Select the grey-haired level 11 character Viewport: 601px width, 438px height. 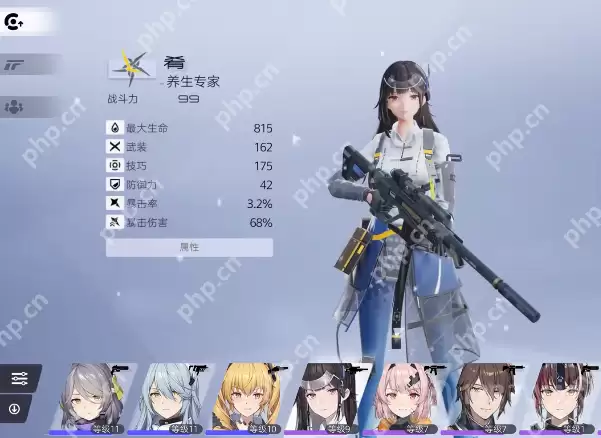click(x=92, y=399)
